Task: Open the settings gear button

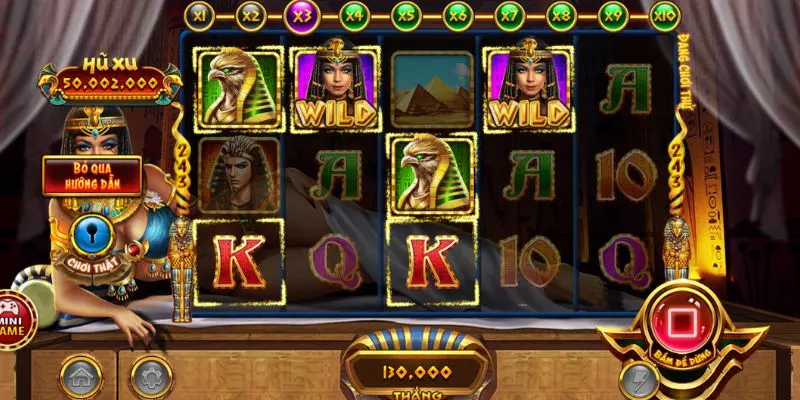Action: click(152, 377)
